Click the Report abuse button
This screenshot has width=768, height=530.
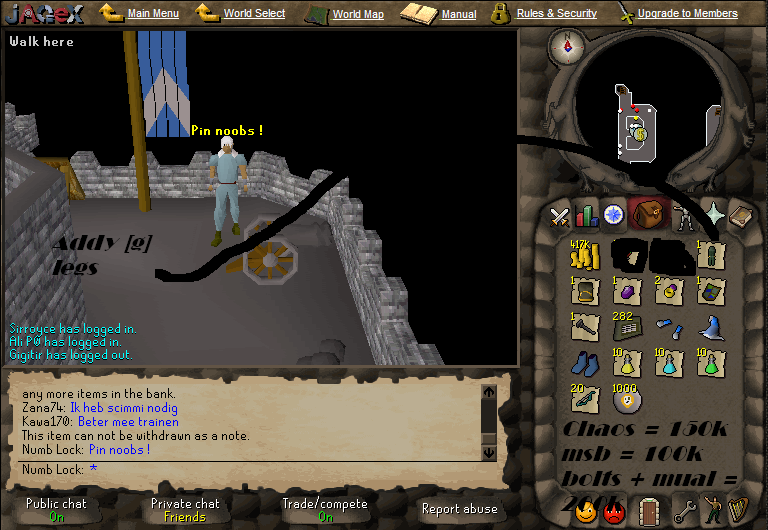(x=459, y=509)
